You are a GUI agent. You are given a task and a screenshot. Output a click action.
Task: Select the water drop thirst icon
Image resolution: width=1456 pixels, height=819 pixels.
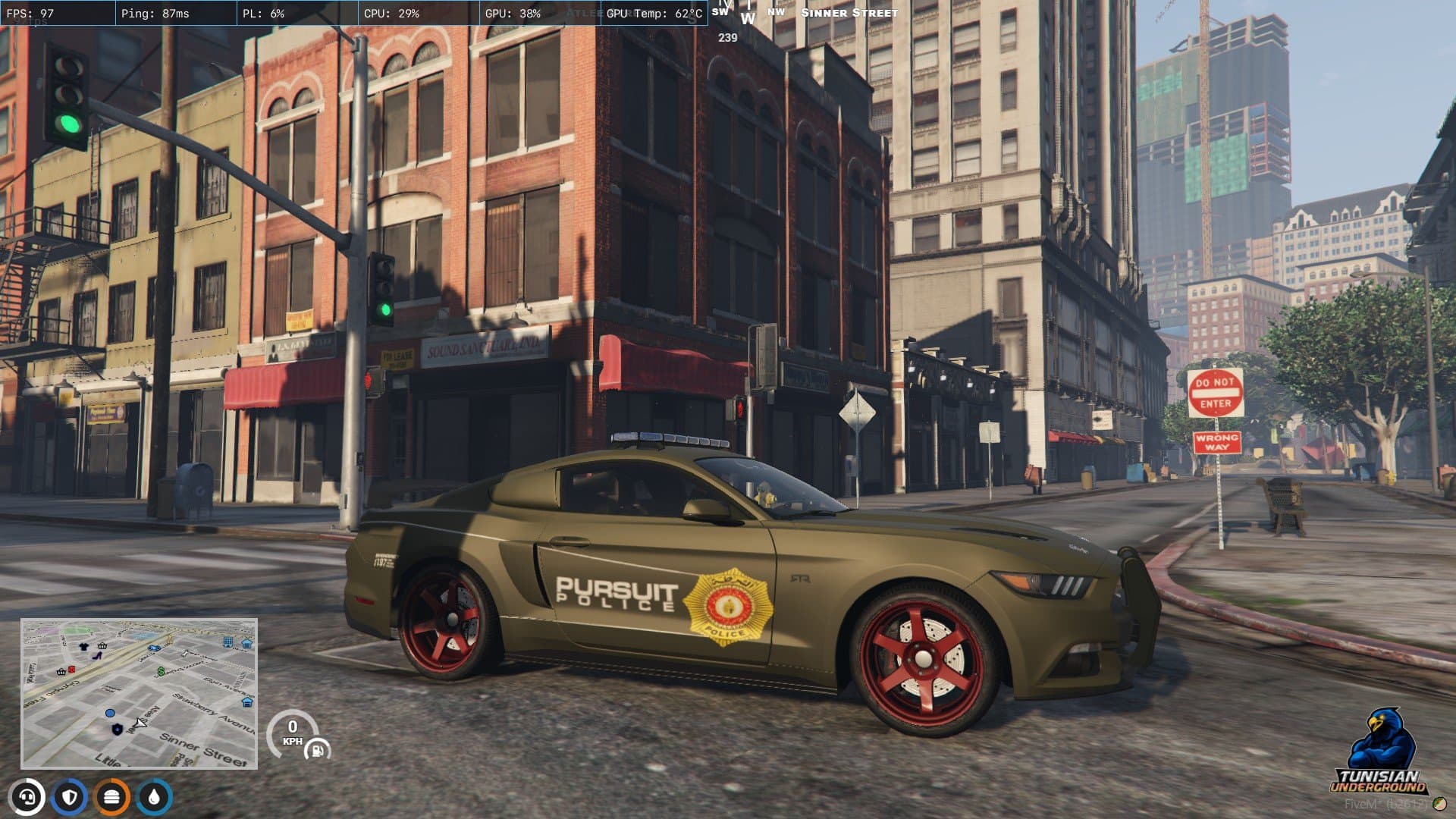coord(155,797)
